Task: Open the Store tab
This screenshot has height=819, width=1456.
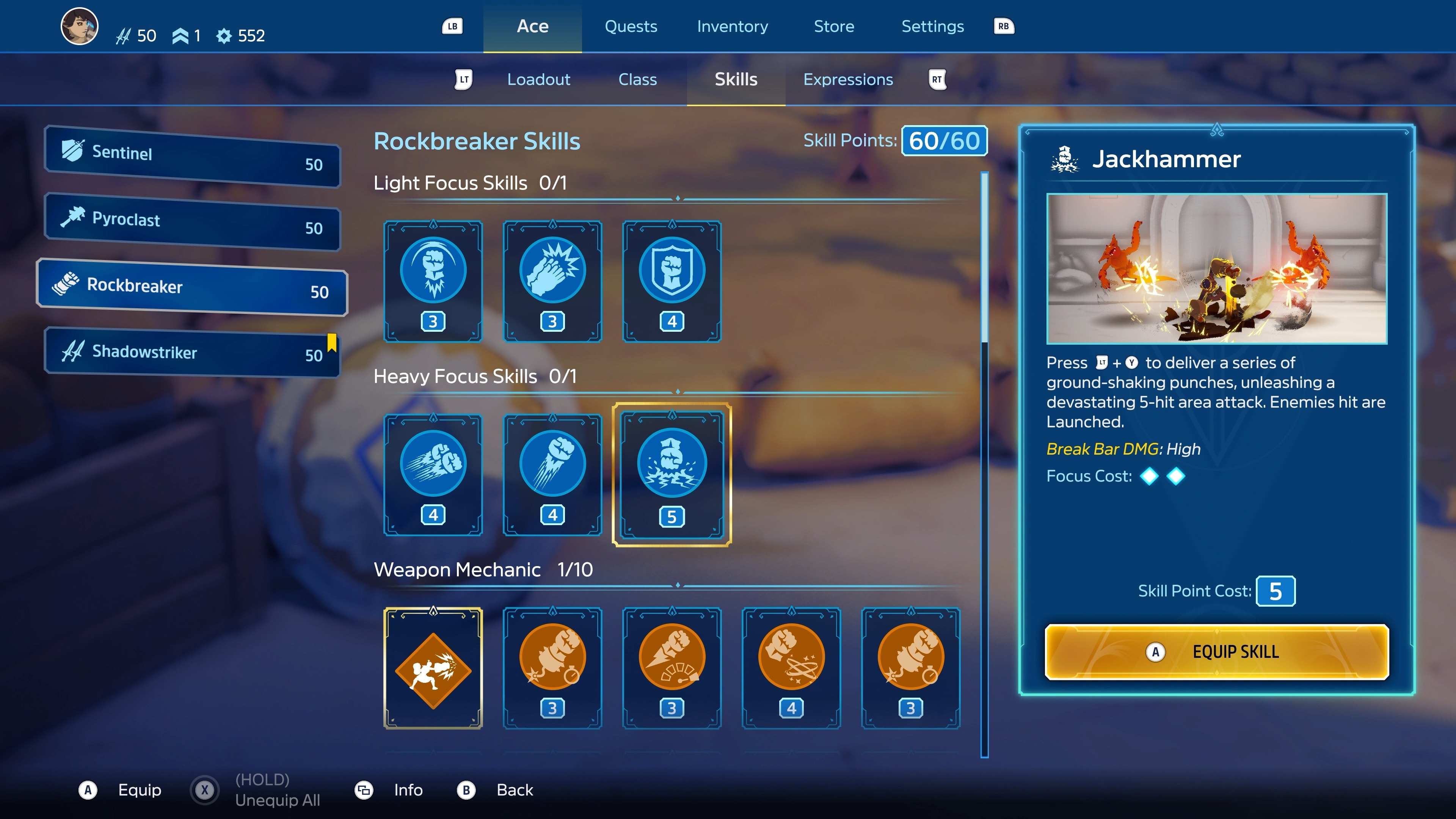Action: [834, 27]
